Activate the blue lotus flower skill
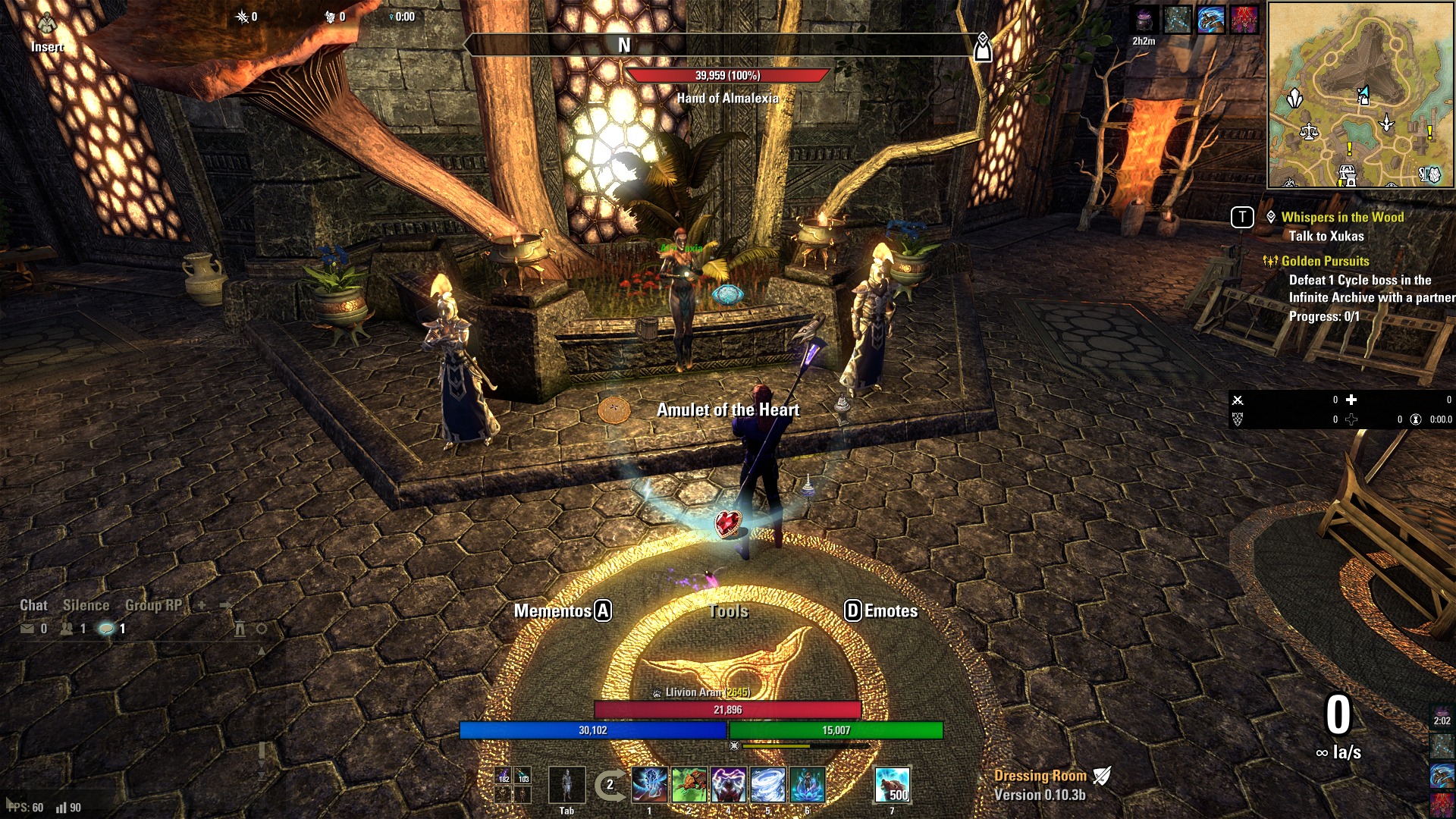This screenshot has width=1456, height=819. (808, 784)
